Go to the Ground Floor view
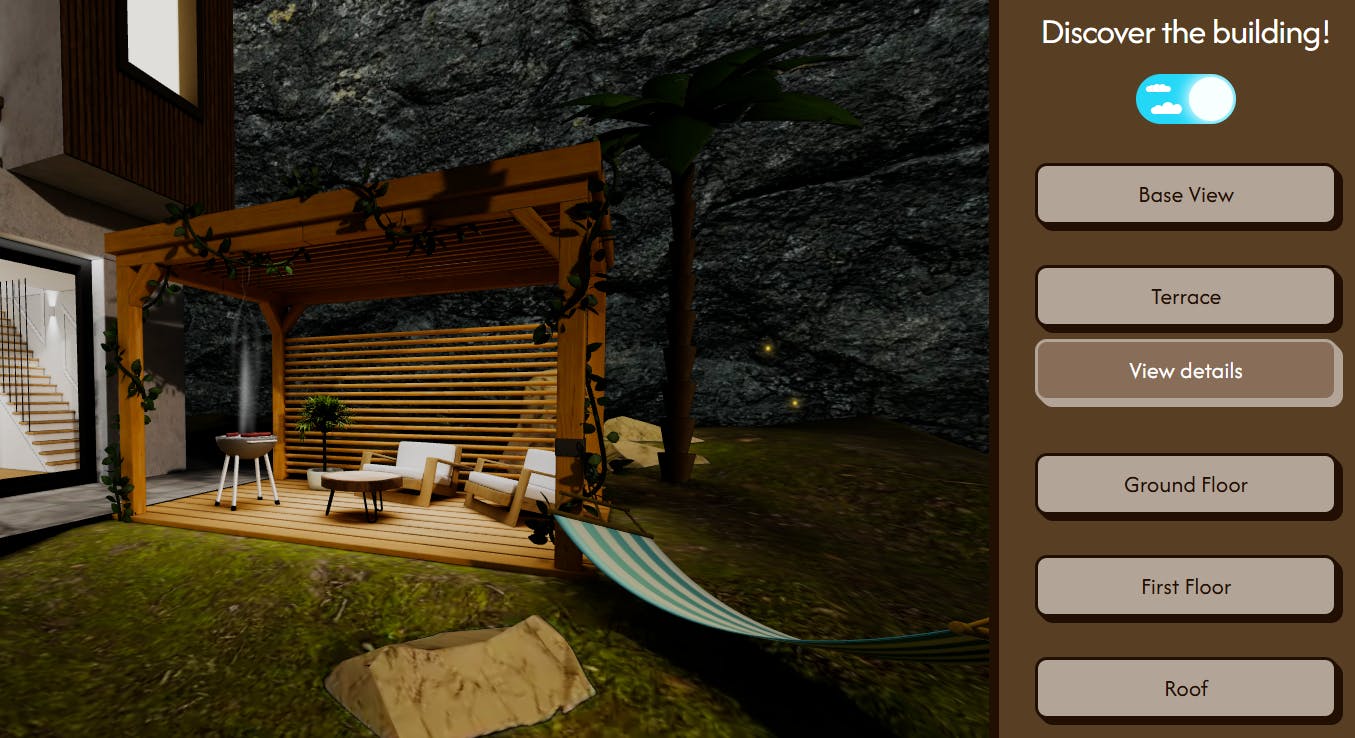 tap(1185, 485)
